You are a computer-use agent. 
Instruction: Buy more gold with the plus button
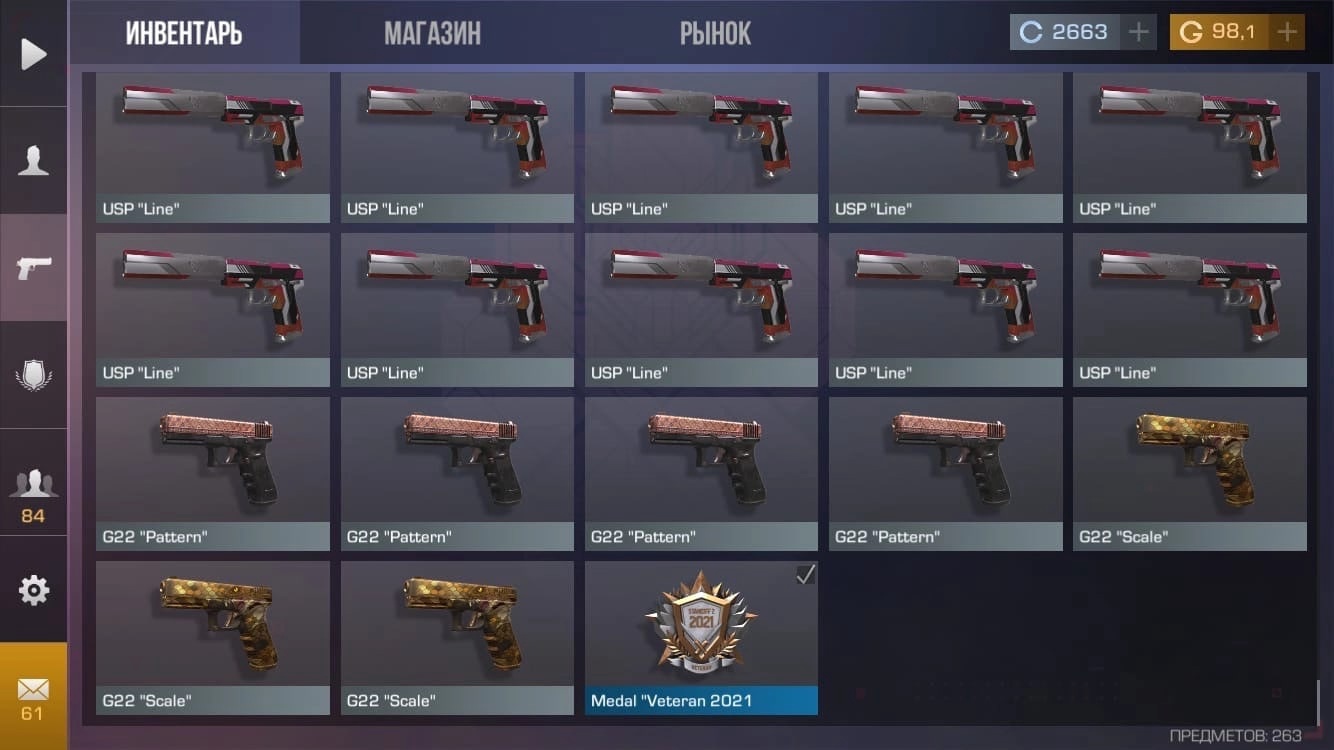[1287, 32]
